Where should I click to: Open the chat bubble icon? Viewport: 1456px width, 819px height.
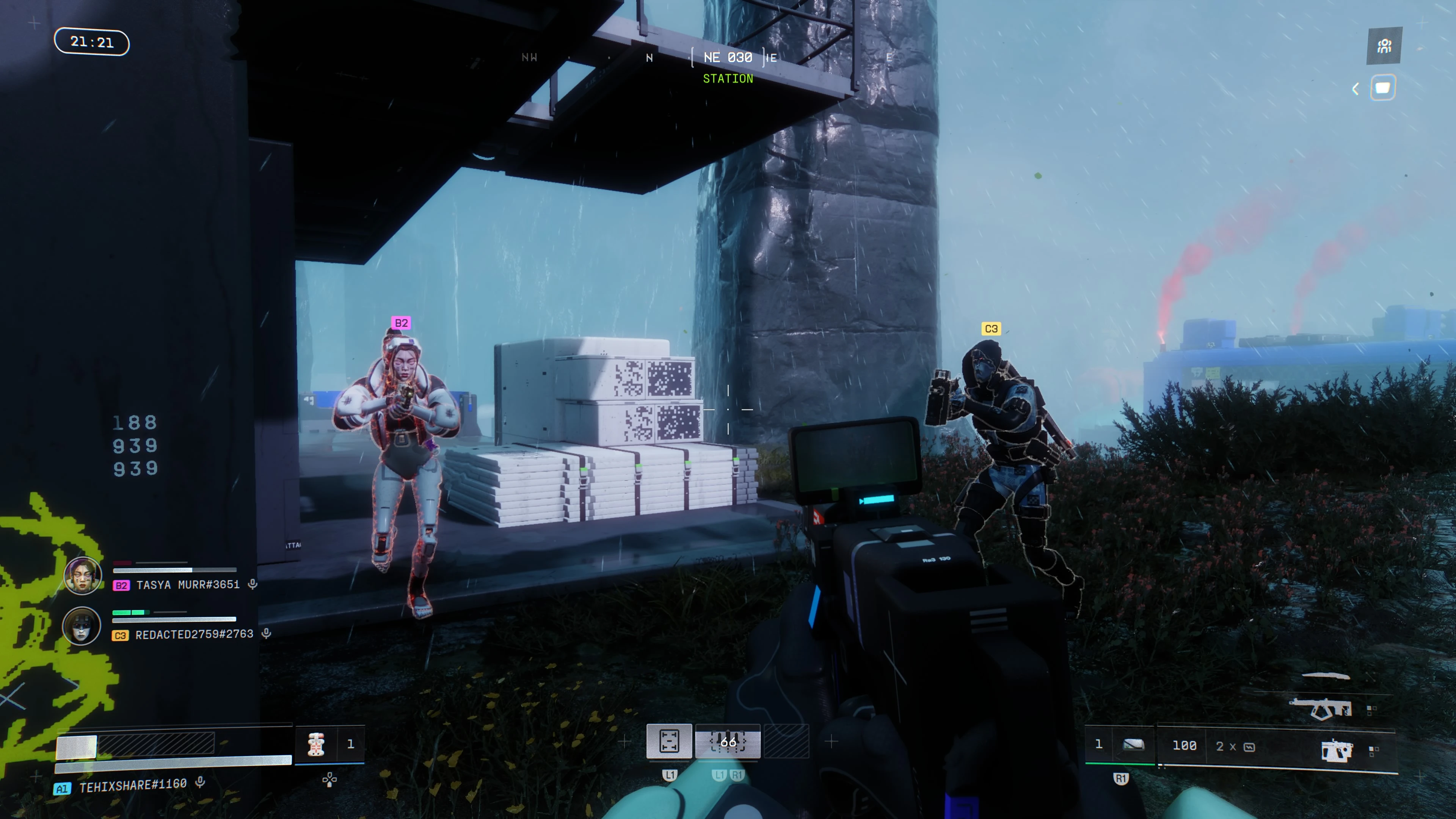click(x=1382, y=88)
